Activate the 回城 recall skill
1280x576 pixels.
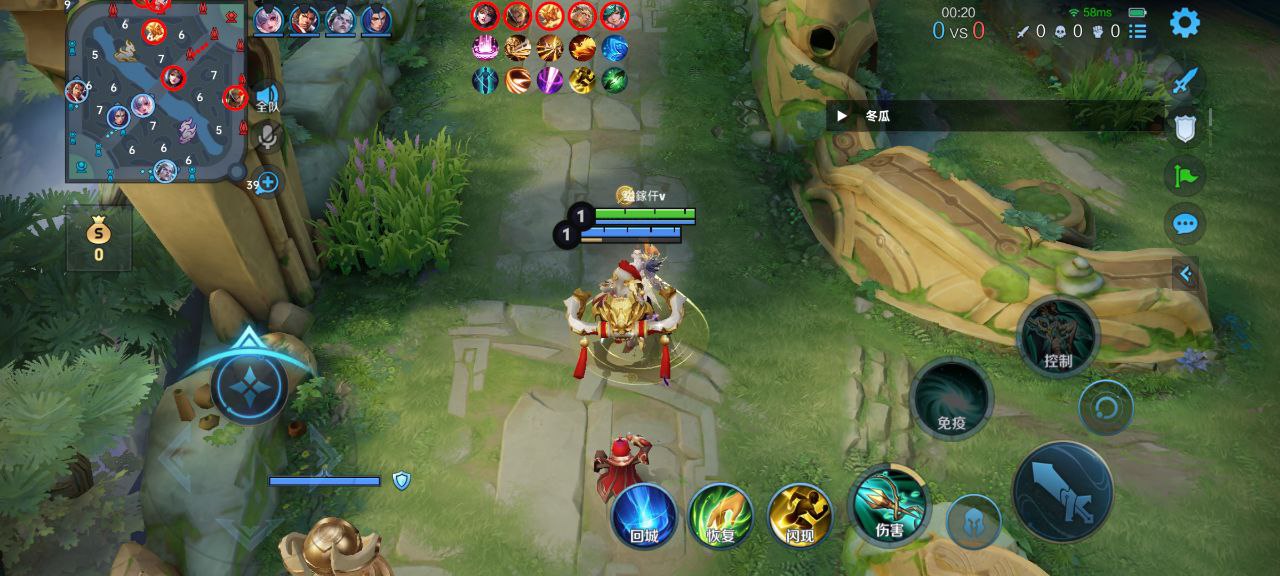tap(644, 517)
